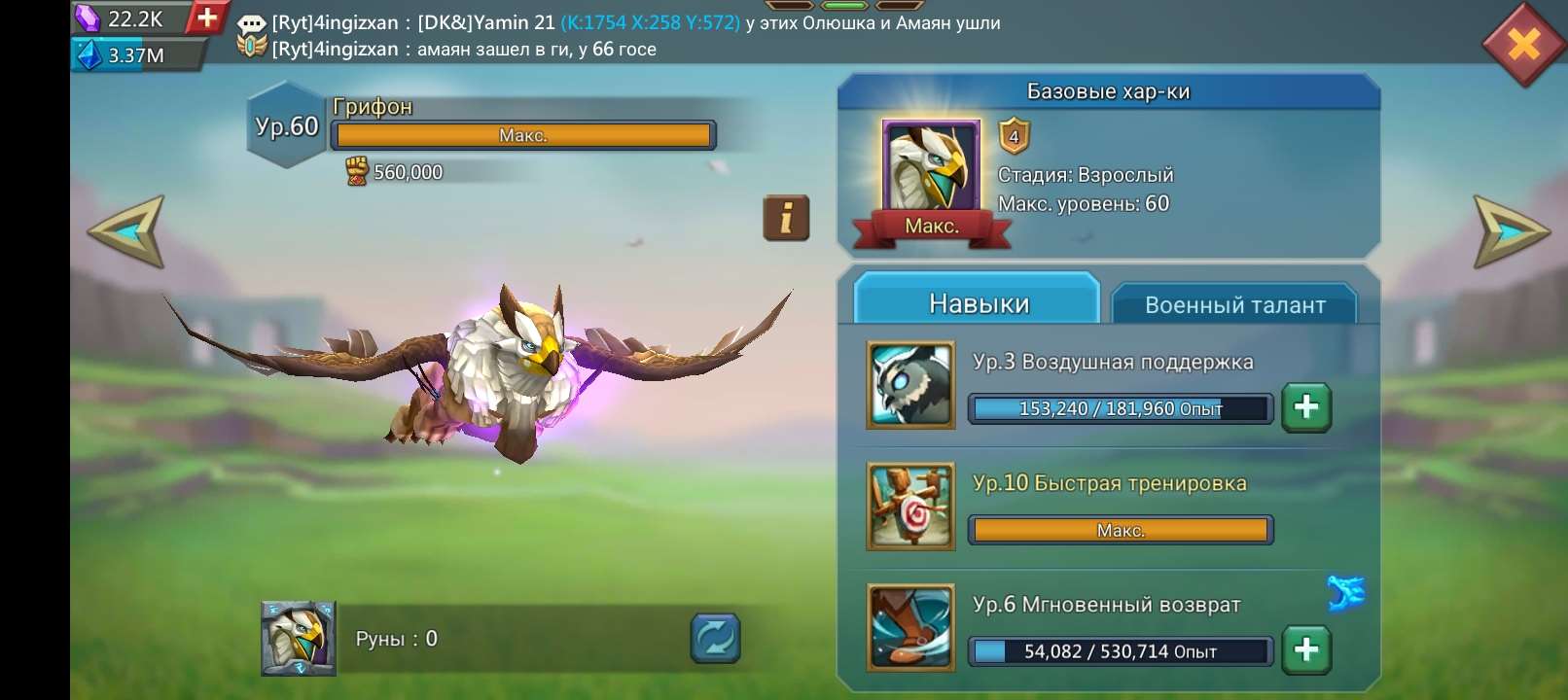This screenshot has height=700, width=1568.
Task: Click the blue swap arrows icon
Action: (714, 638)
